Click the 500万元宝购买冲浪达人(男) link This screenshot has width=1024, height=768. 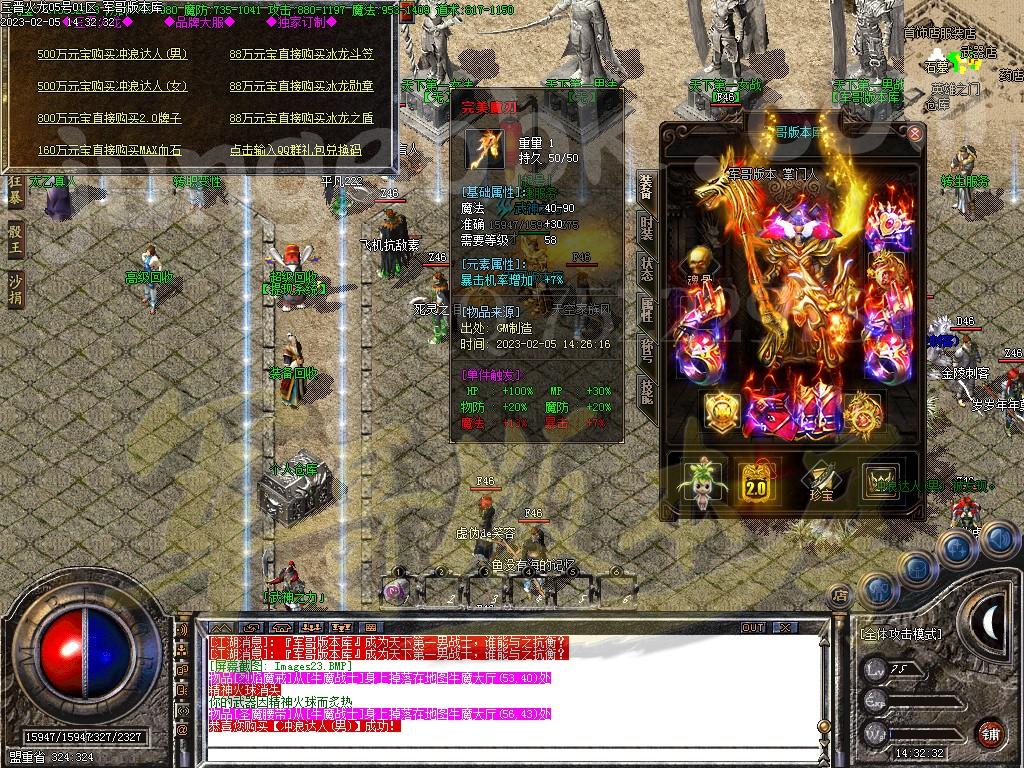click(x=112, y=54)
